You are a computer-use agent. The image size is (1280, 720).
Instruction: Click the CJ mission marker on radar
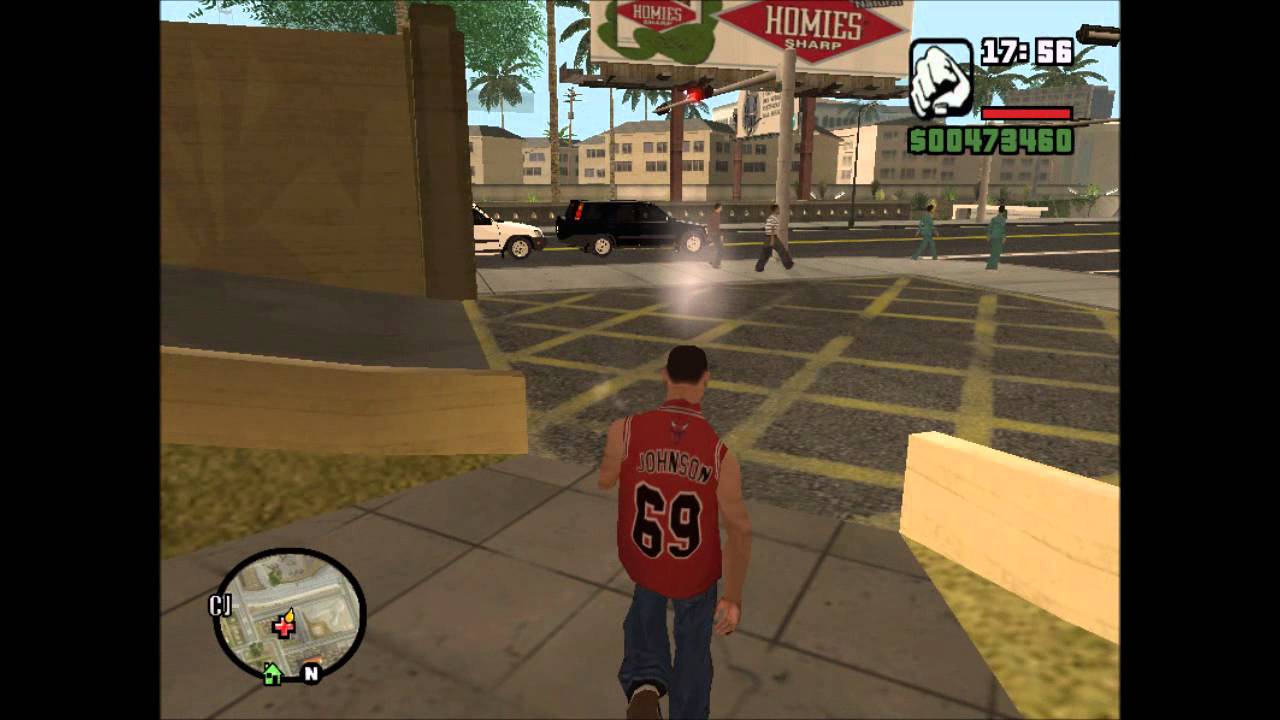(220, 605)
